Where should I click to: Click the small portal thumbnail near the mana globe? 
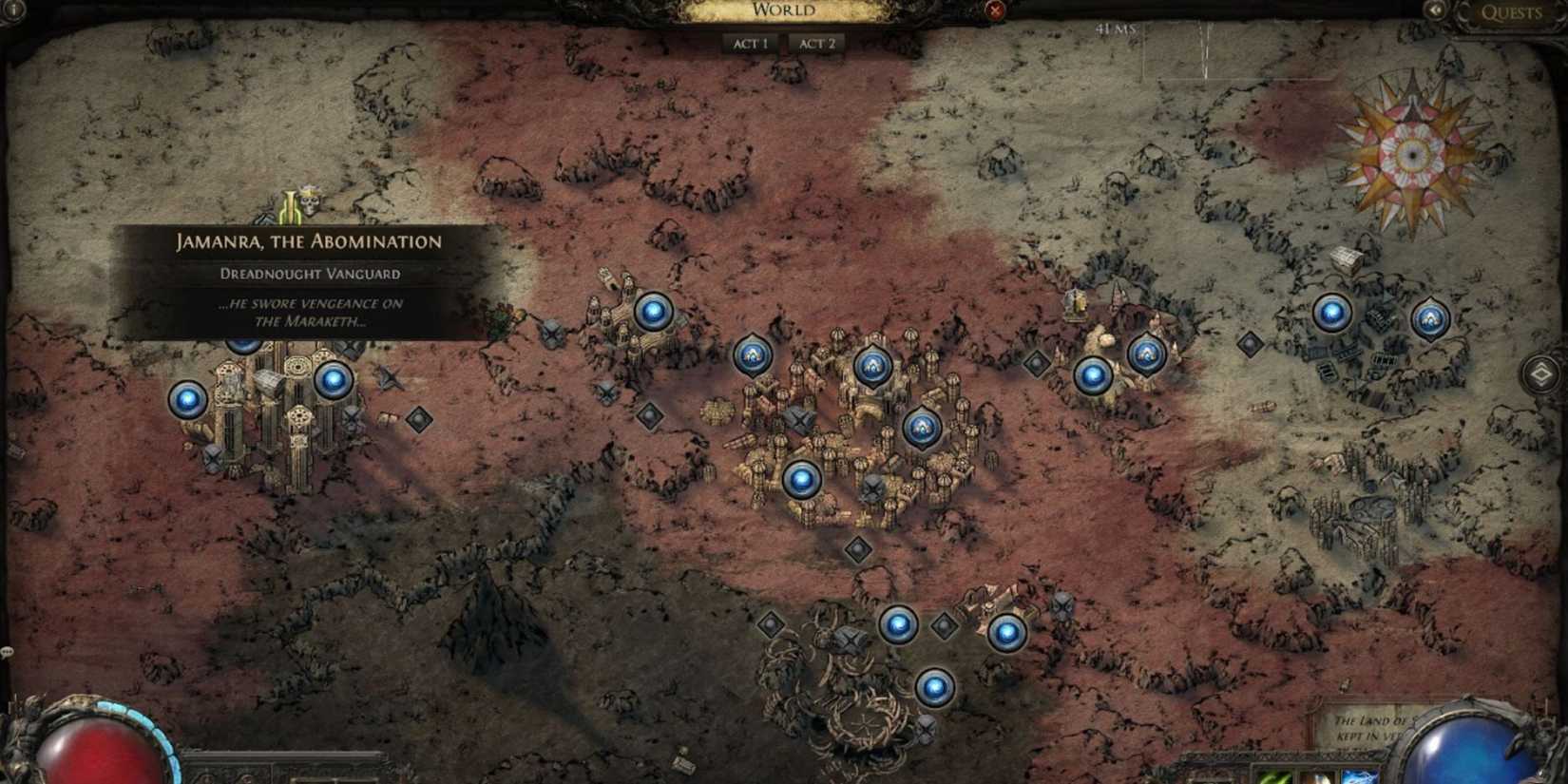click(1360, 777)
